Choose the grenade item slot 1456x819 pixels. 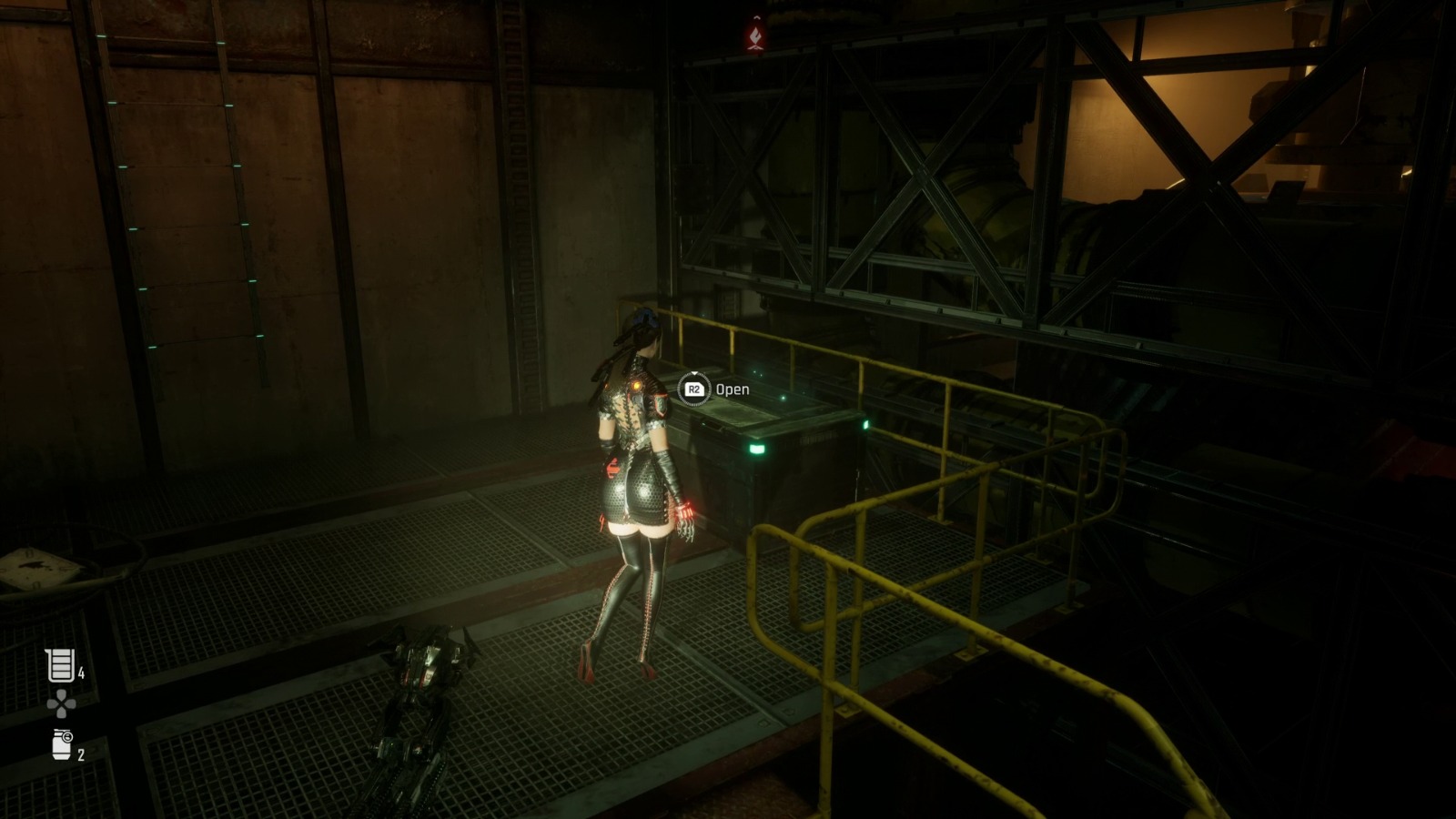point(62,745)
